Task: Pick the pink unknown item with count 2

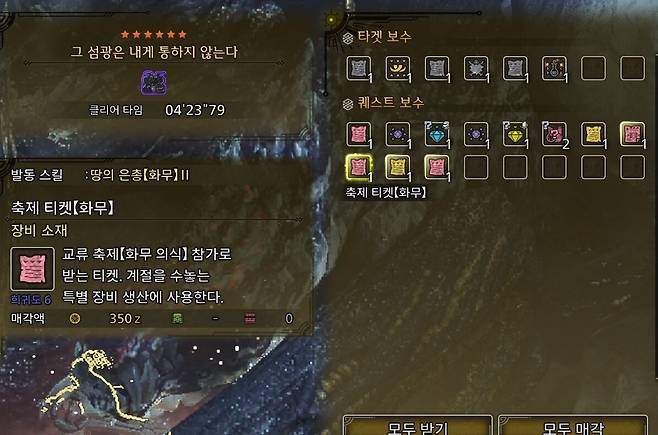Action: click(553, 133)
